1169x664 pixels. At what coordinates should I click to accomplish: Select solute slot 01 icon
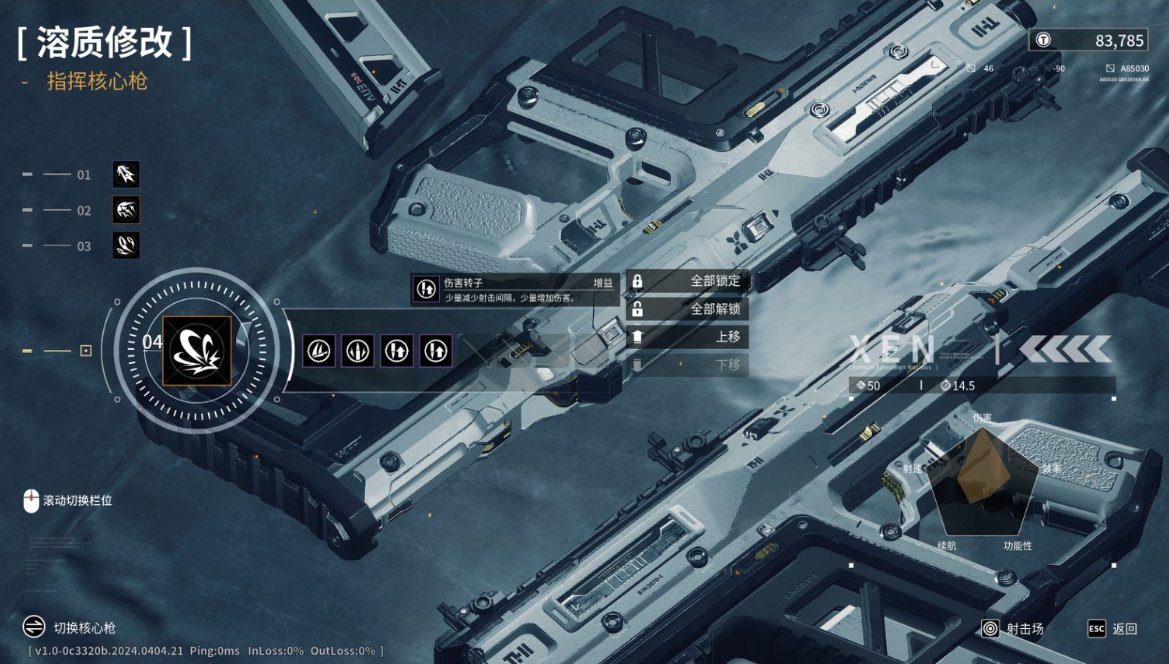coord(126,175)
